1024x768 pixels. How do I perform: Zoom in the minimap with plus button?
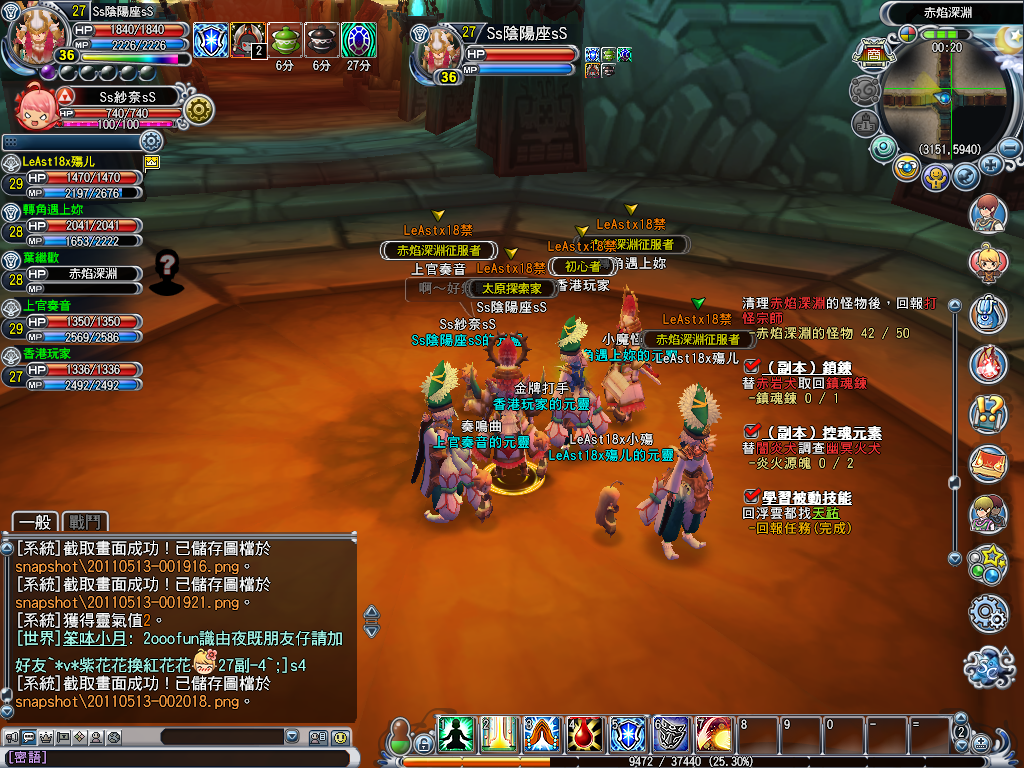click(991, 165)
